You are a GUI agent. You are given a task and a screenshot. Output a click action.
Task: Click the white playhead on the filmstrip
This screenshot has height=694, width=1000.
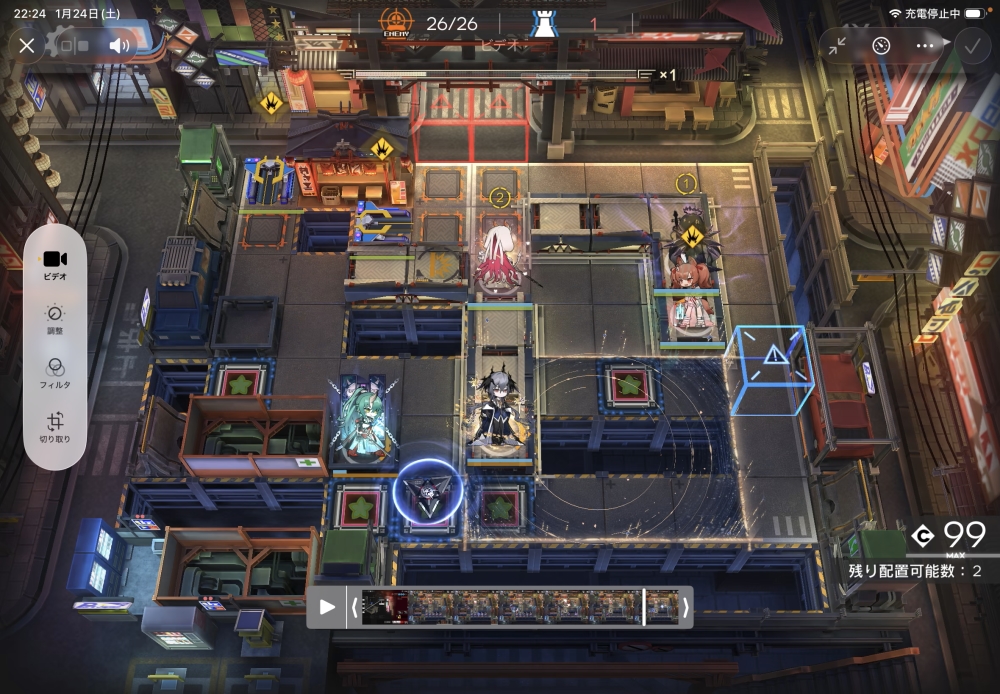tap(644, 607)
